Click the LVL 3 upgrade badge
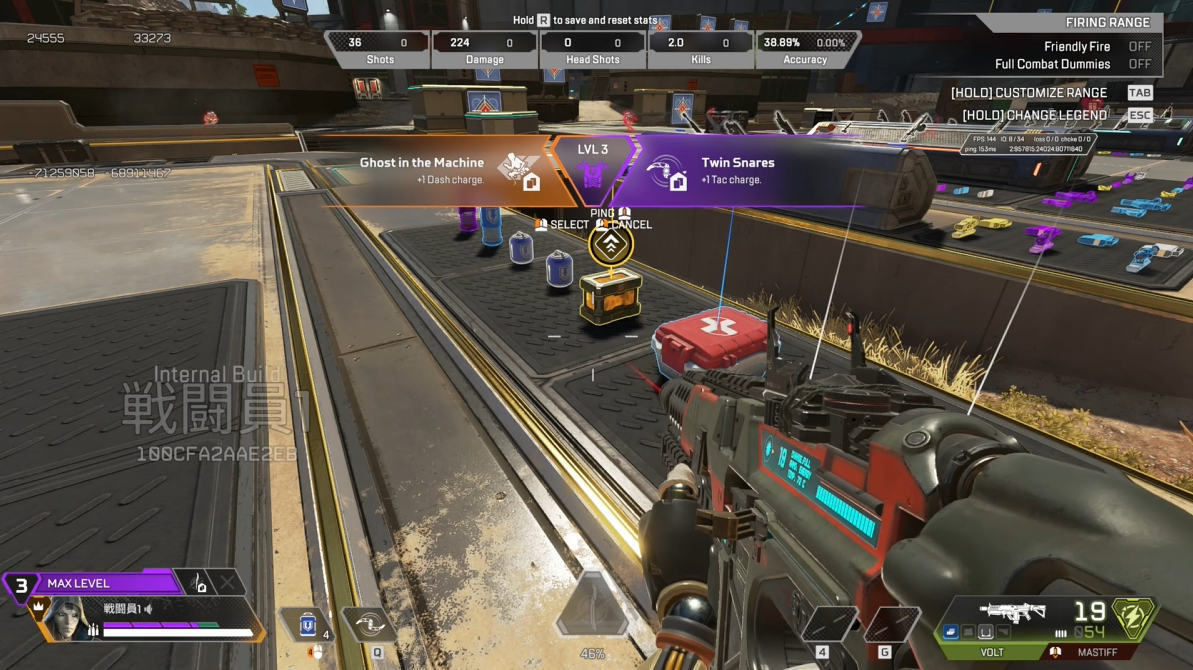 pos(592,167)
